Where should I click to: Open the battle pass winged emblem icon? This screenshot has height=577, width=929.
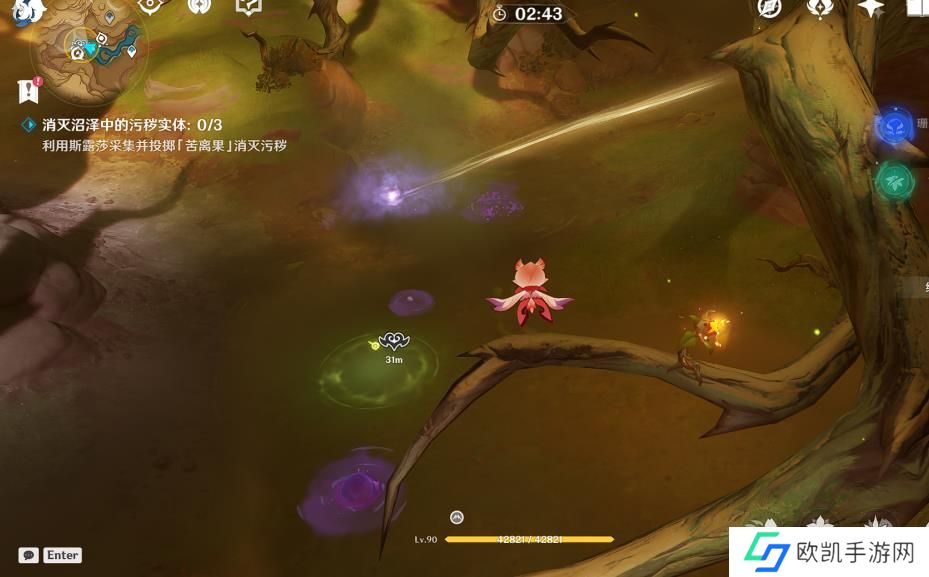point(821,8)
